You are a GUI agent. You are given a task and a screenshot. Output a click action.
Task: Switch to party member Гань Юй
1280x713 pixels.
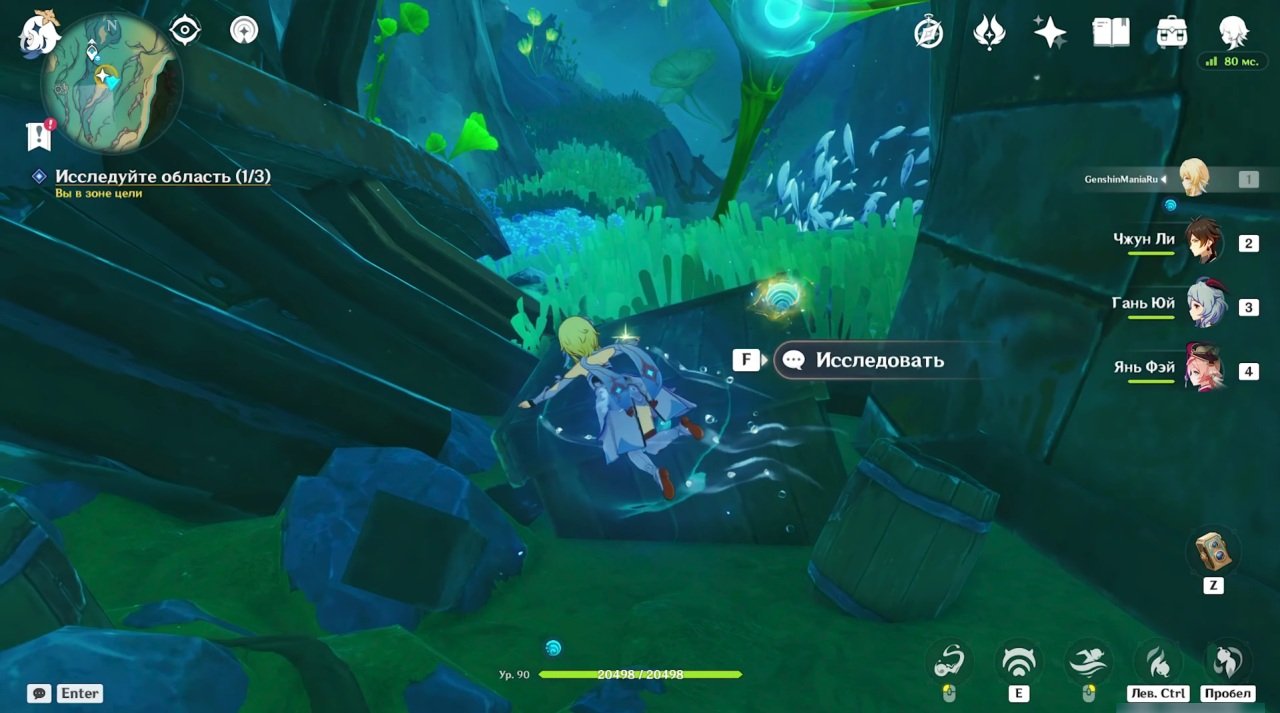pos(1205,305)
